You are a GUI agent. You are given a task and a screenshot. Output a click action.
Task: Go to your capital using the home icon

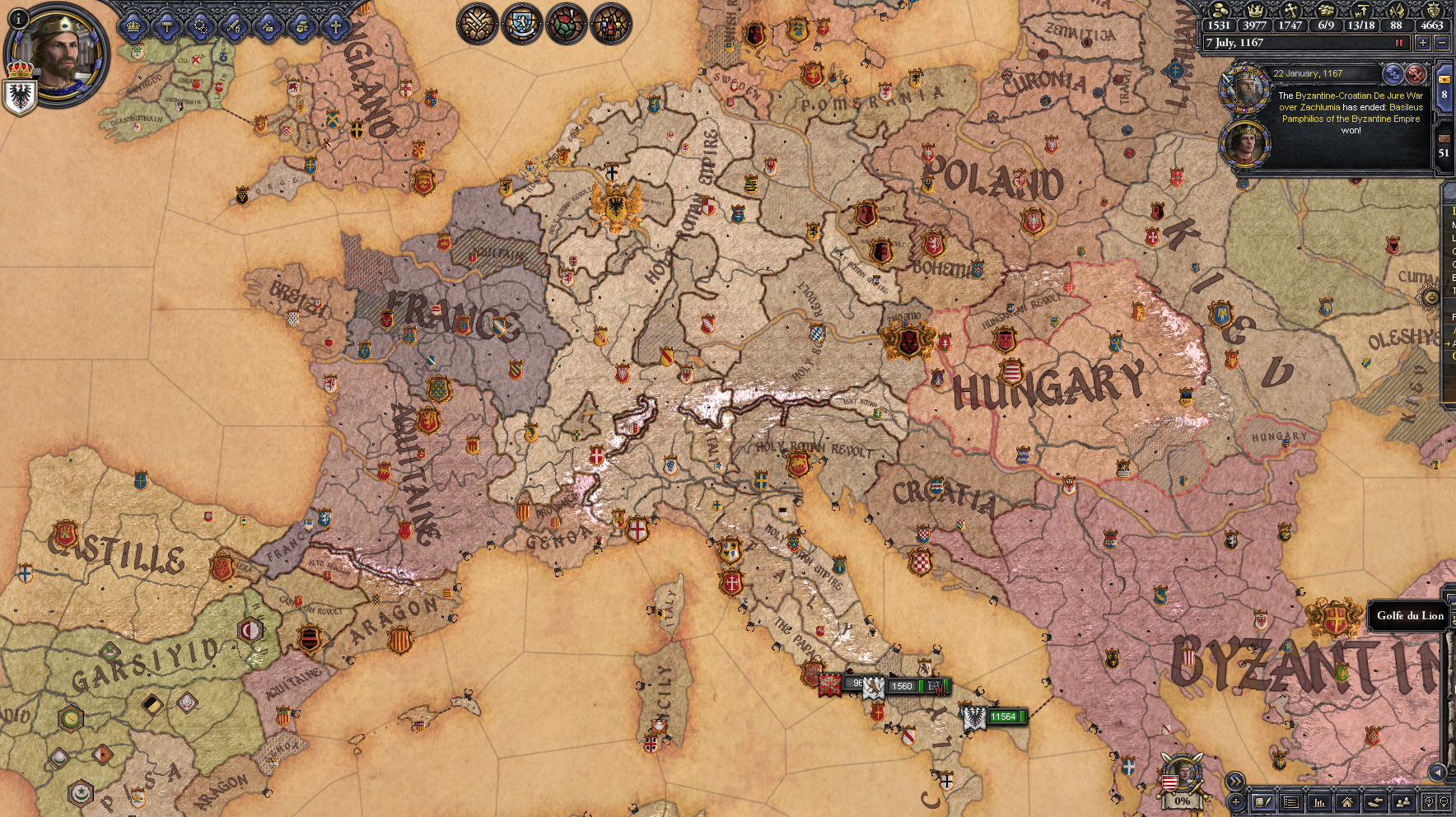pyautogui.click(x=1348, y=802)
